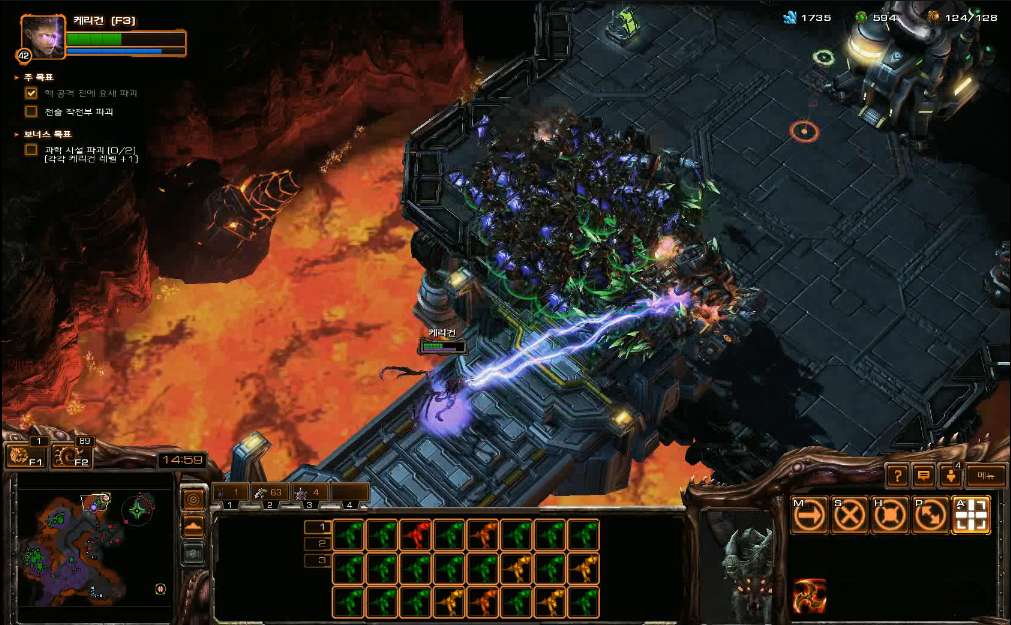Activate the Attack command
Viewport: 1011px width, 625px height.
coord(971,514)
